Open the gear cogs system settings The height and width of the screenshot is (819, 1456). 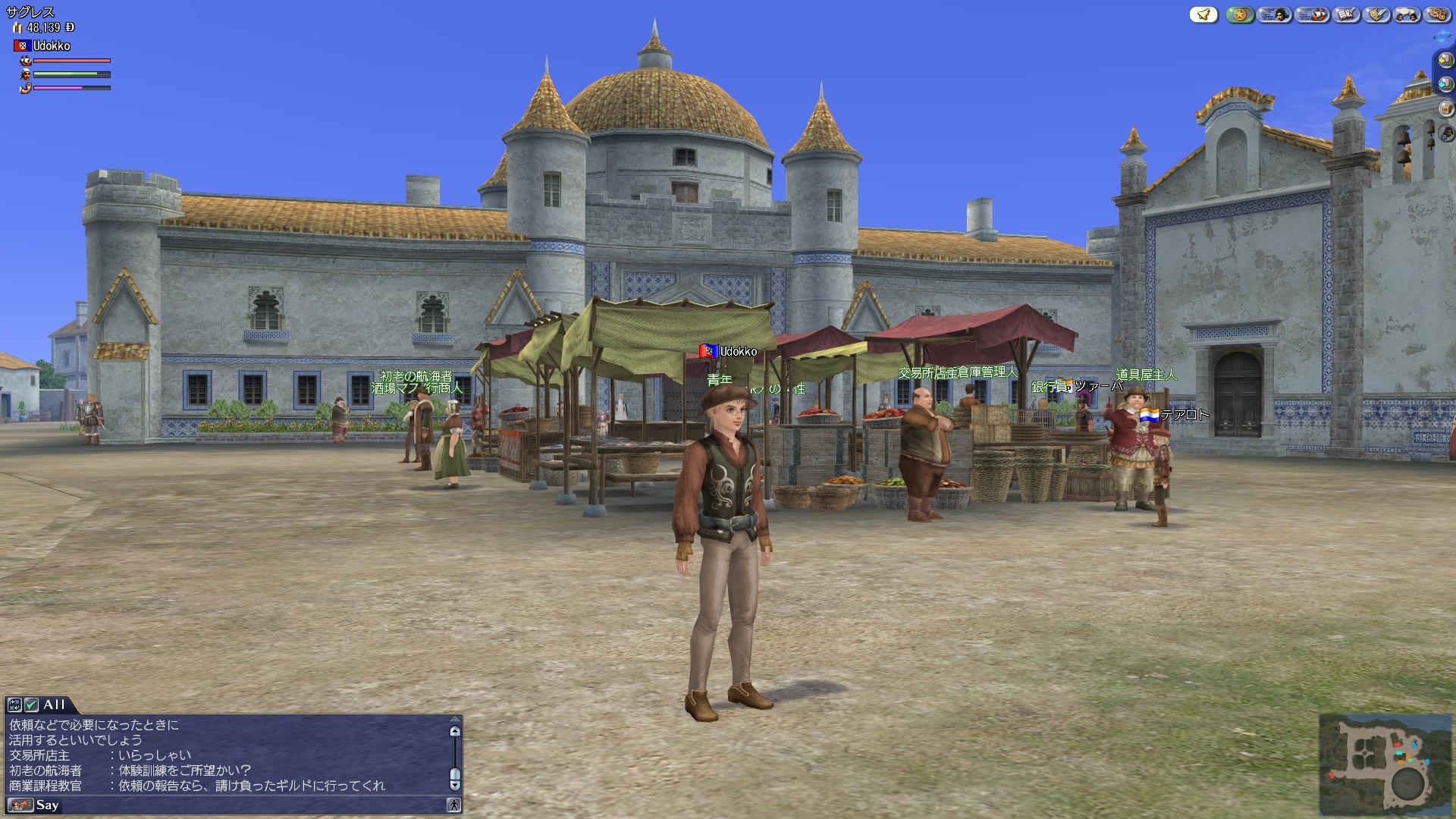pyautogui.click(x=1437, y=14)
